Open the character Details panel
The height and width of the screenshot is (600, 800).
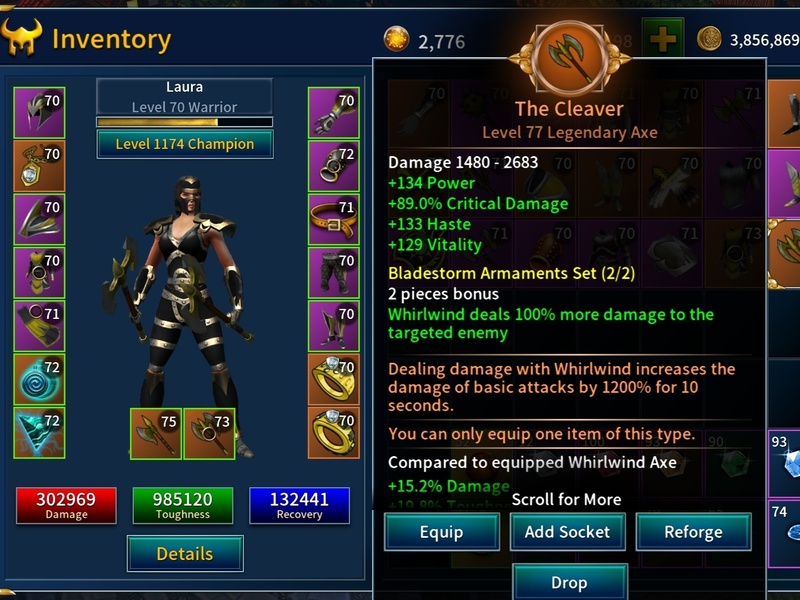(x=185, y=553)
